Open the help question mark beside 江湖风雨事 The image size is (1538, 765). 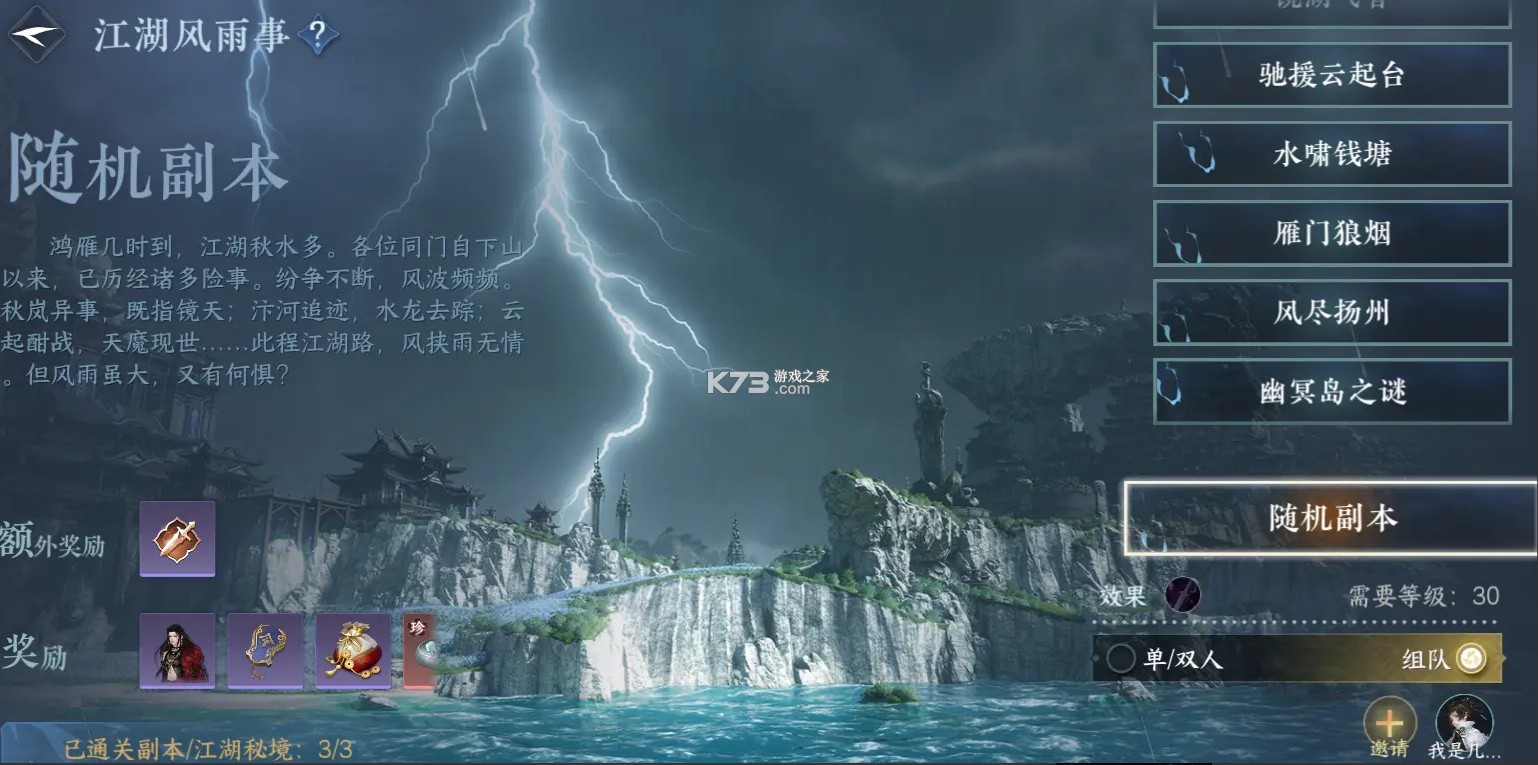pyautogui.click(x=318, y=32)
